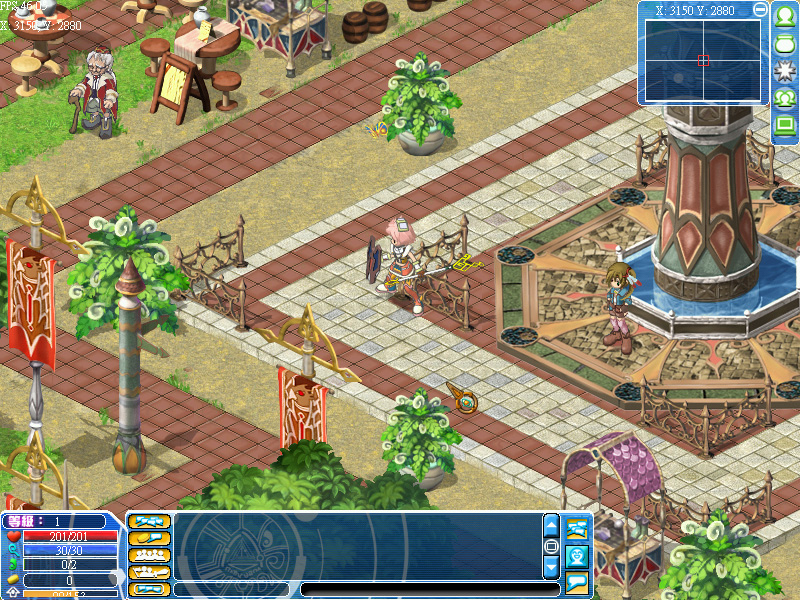
Task: Select the flag and sword guild channel
Action: point(149,572)
